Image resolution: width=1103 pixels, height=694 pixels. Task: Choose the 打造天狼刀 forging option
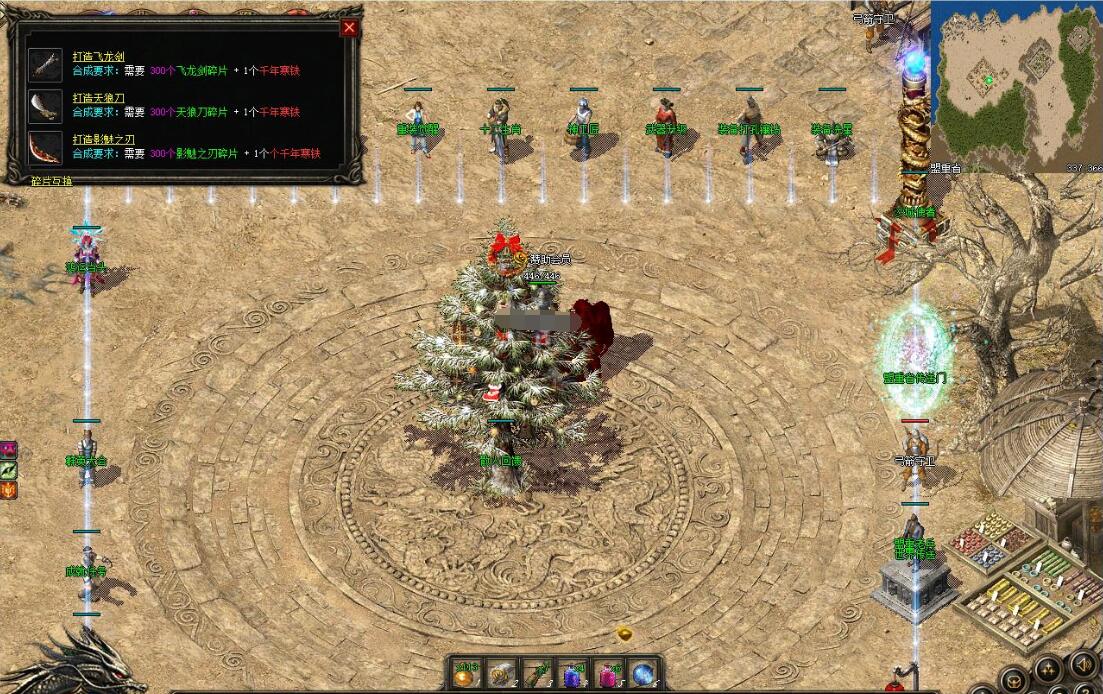98,98
